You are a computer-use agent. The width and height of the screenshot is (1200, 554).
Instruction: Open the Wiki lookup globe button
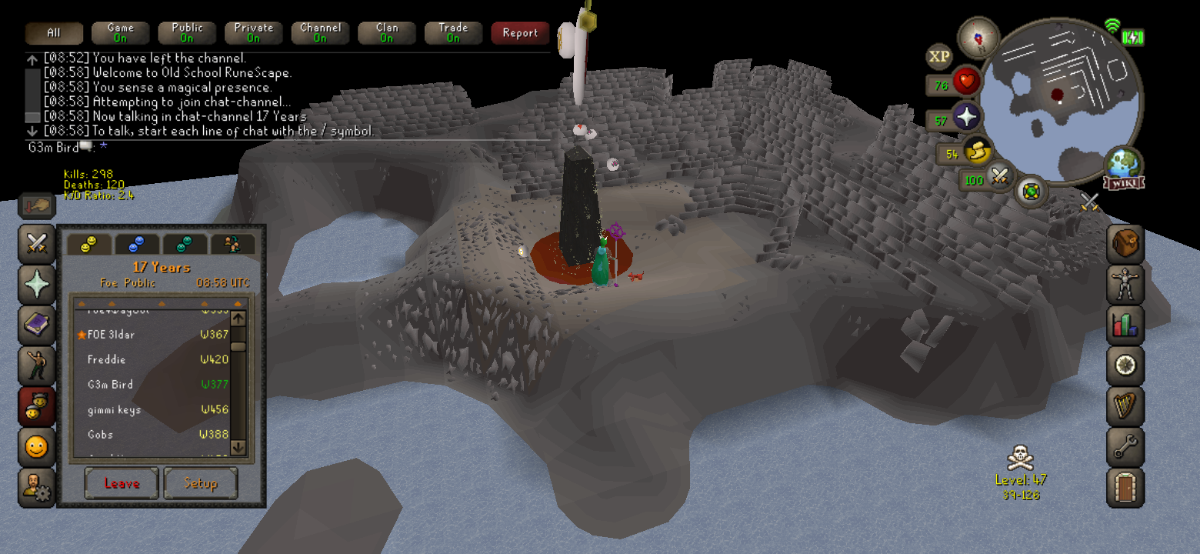click(x=1124, y=170)
